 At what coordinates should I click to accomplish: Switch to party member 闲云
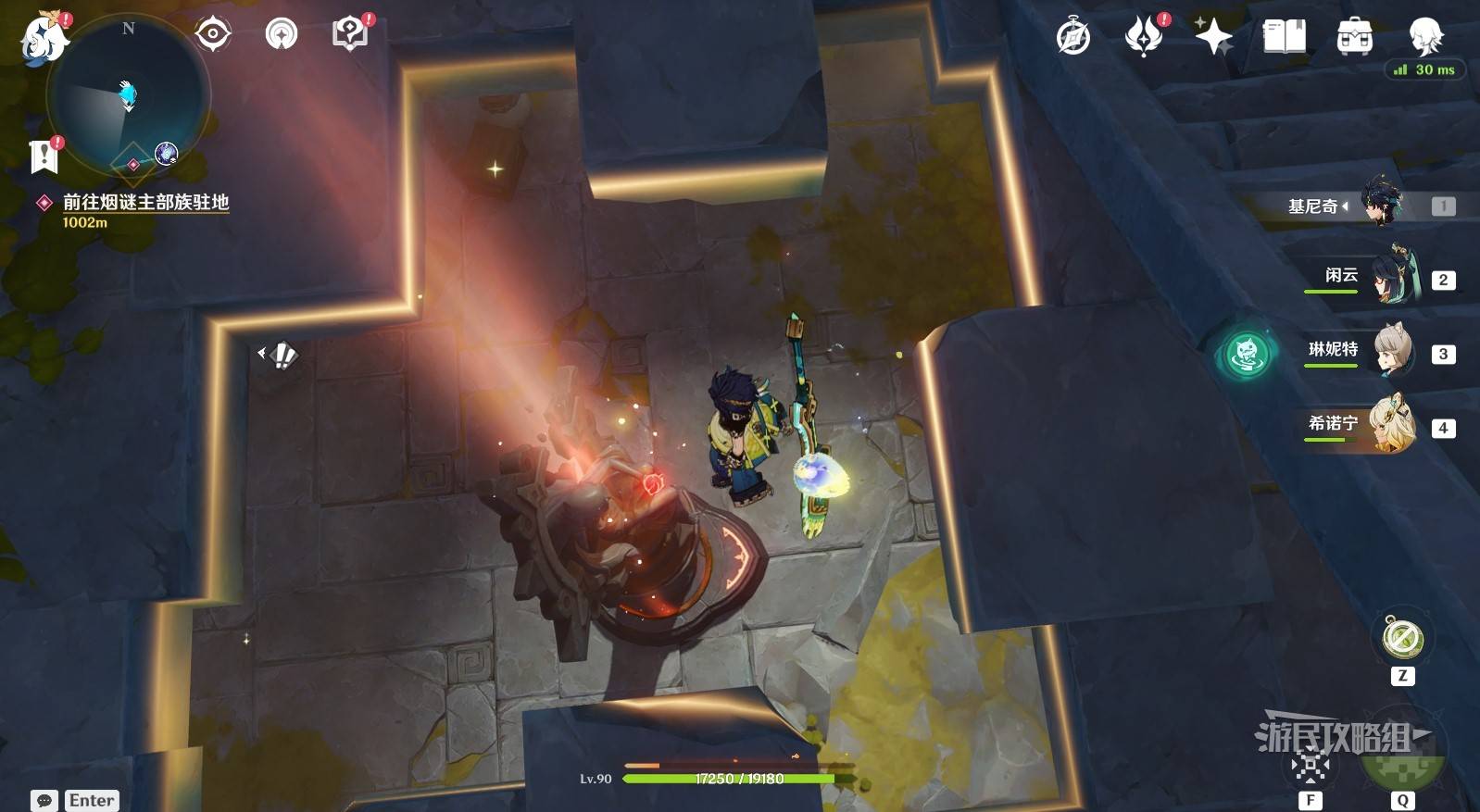click(1380, 277)
